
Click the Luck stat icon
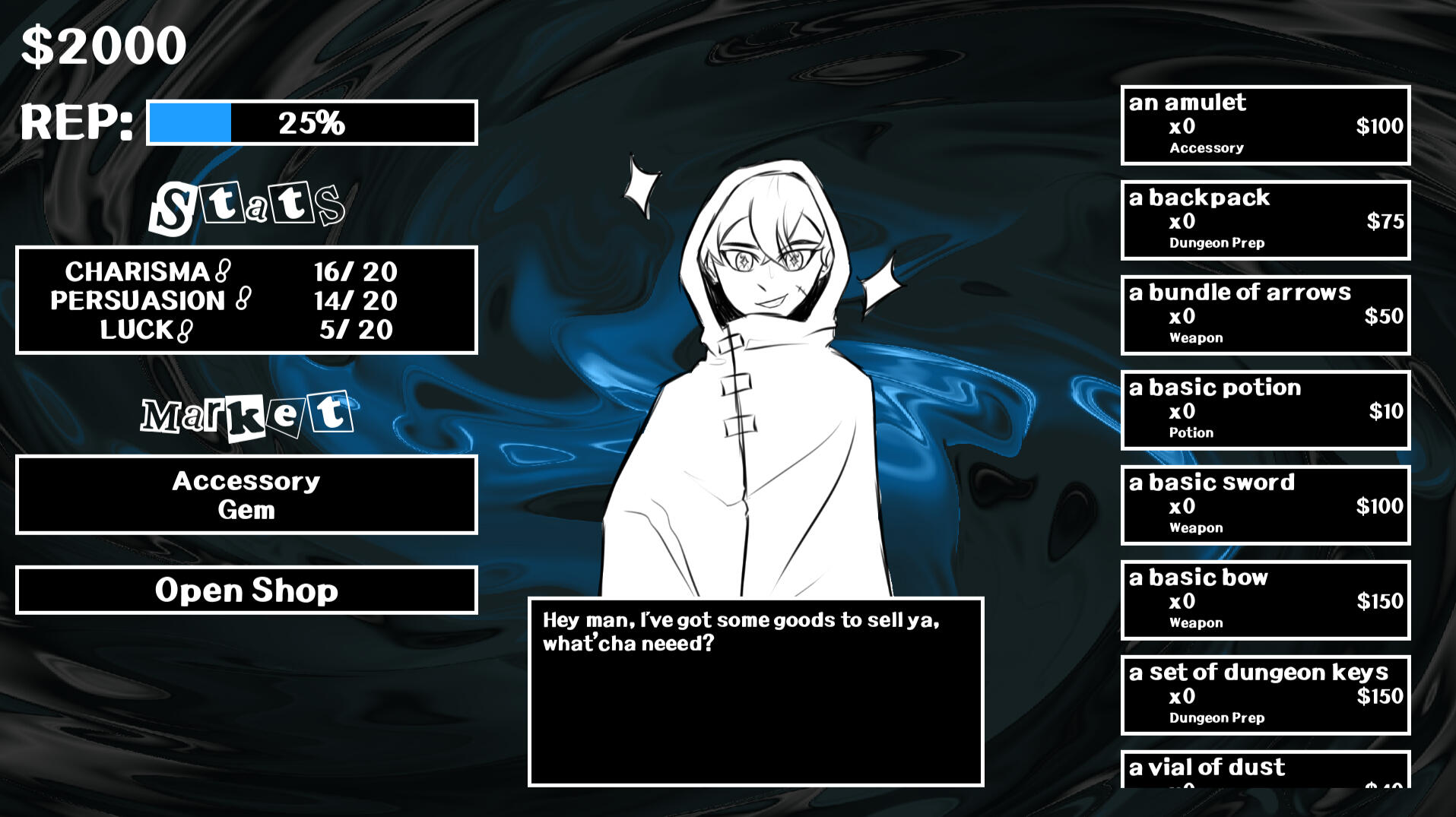pyautogui.click(x=185, y=331)
